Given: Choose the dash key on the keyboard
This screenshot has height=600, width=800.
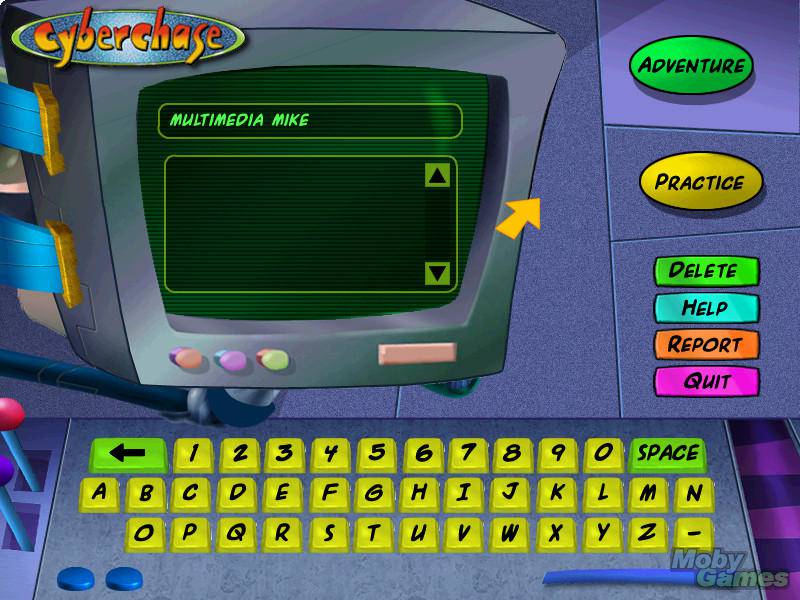Looking at the screenshot, I should coord(694,531).
